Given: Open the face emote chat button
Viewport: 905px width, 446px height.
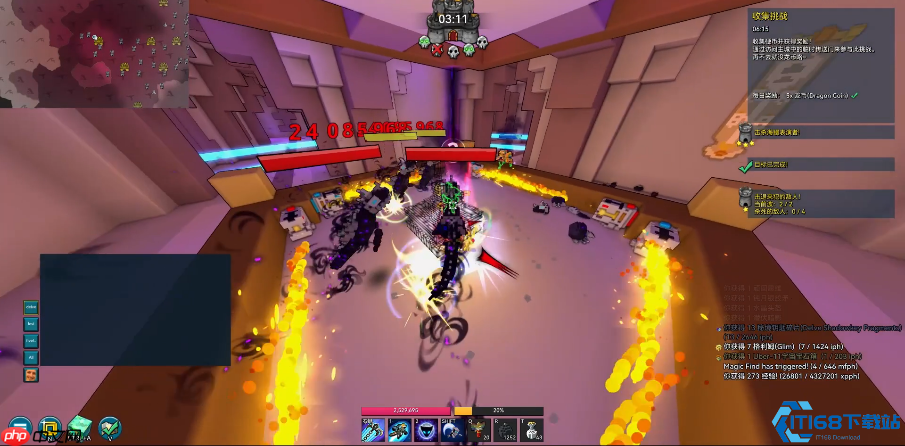Looking at the screenshot, I should click(31, 374).
